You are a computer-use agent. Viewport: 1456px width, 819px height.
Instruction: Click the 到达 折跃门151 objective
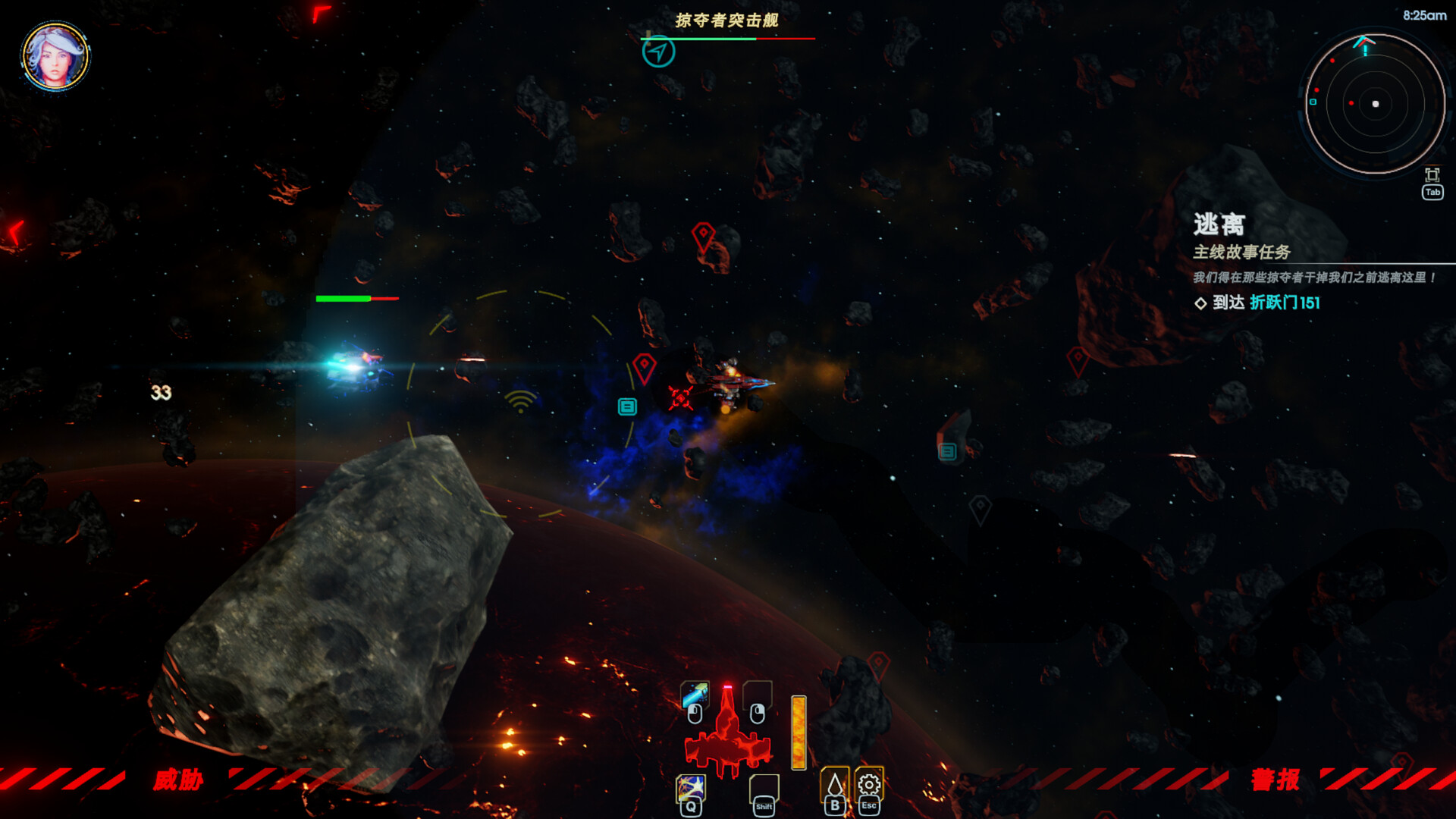1266,303
